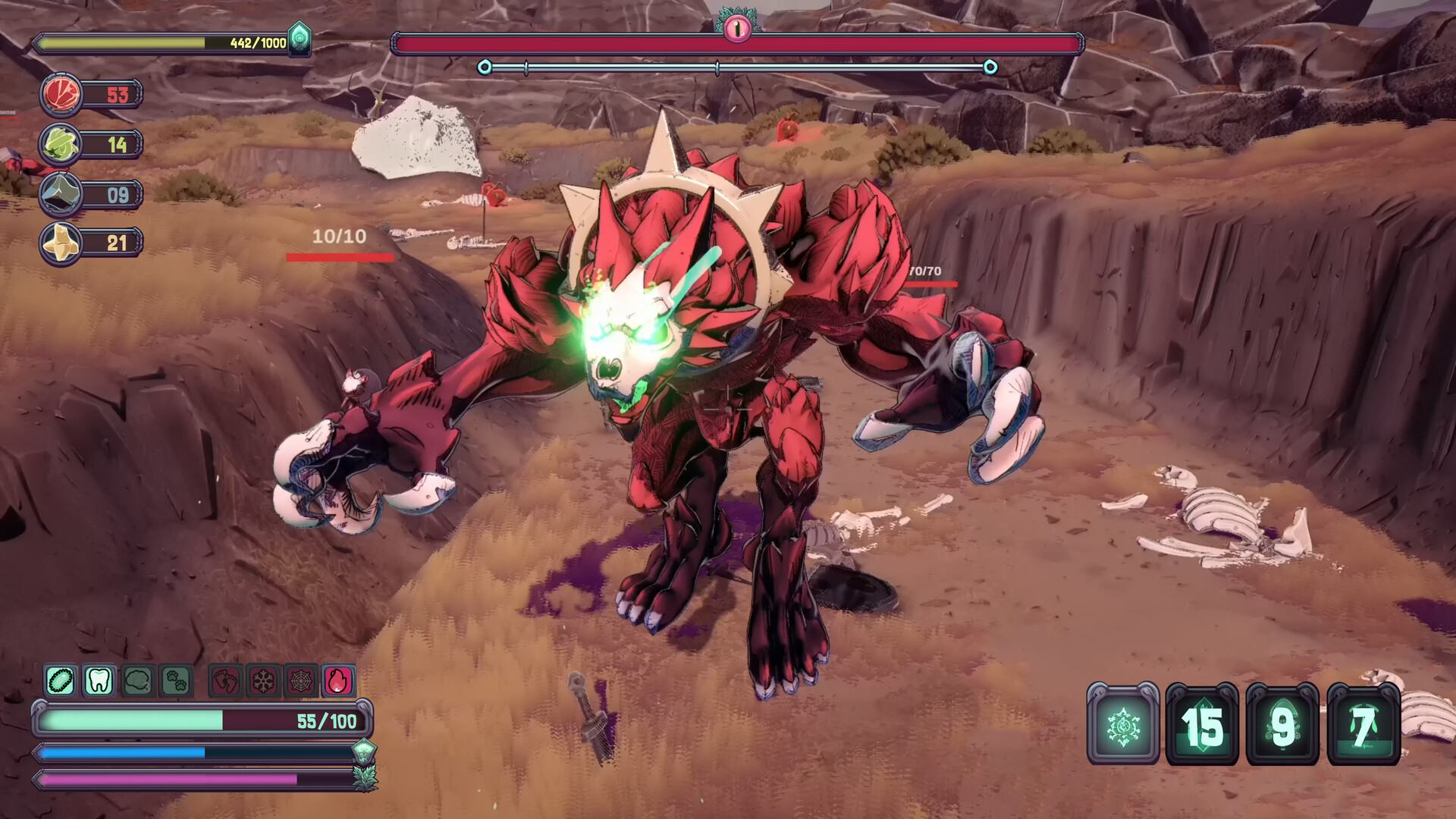This screenshot has width=1456, height=819.
Task: Click the grey stone resource icon
Action: (61, 194)
